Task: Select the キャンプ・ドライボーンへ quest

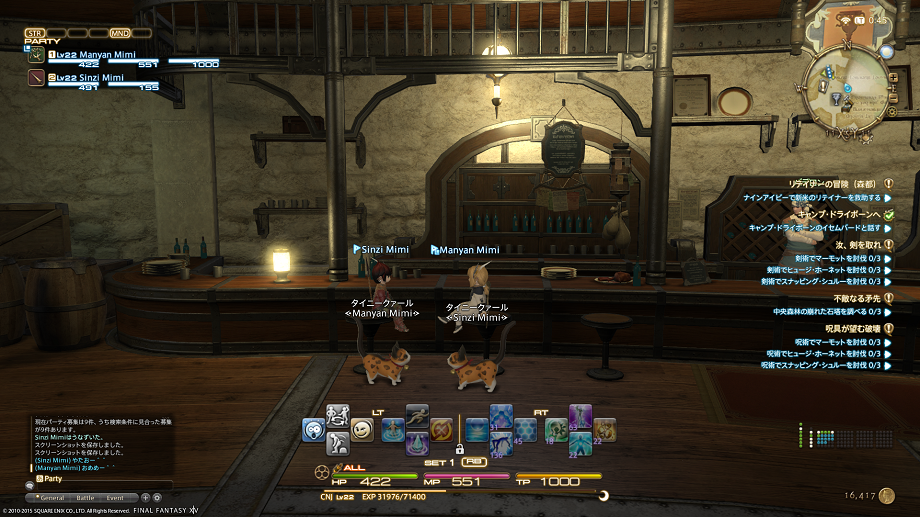Action: coord(835,214)
